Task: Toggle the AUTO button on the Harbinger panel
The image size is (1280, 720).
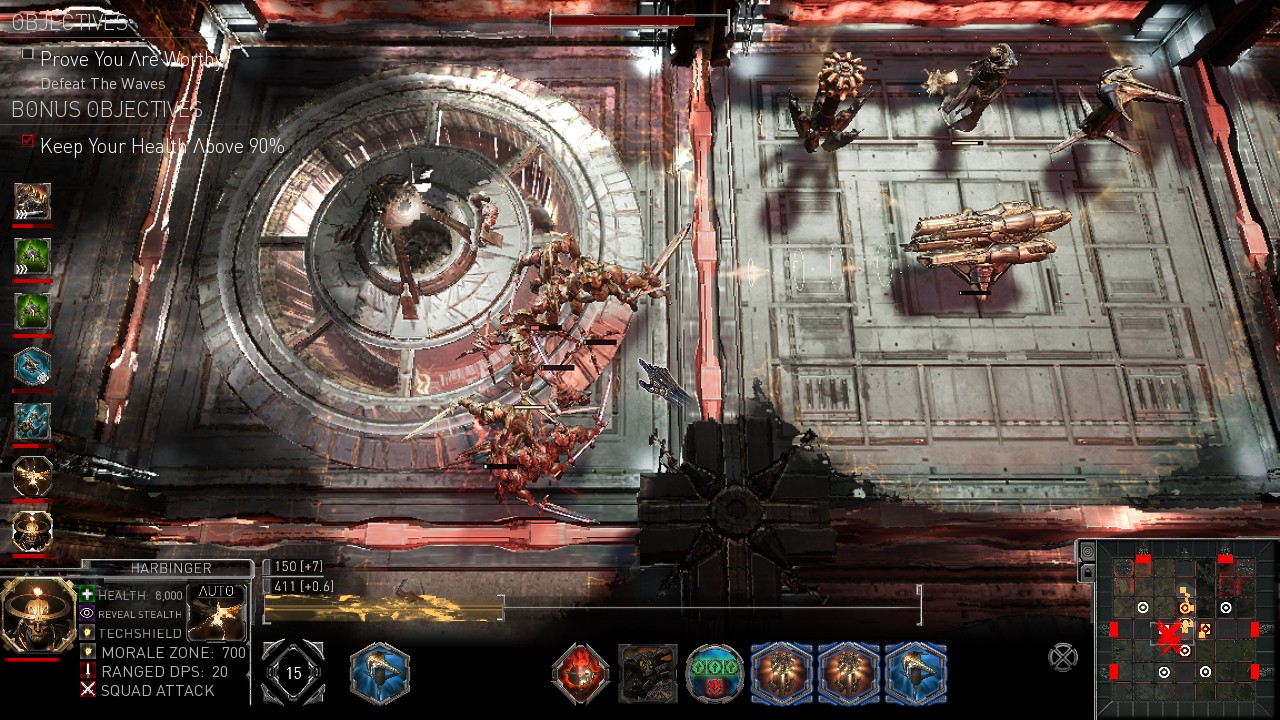Action: [215, 591]
